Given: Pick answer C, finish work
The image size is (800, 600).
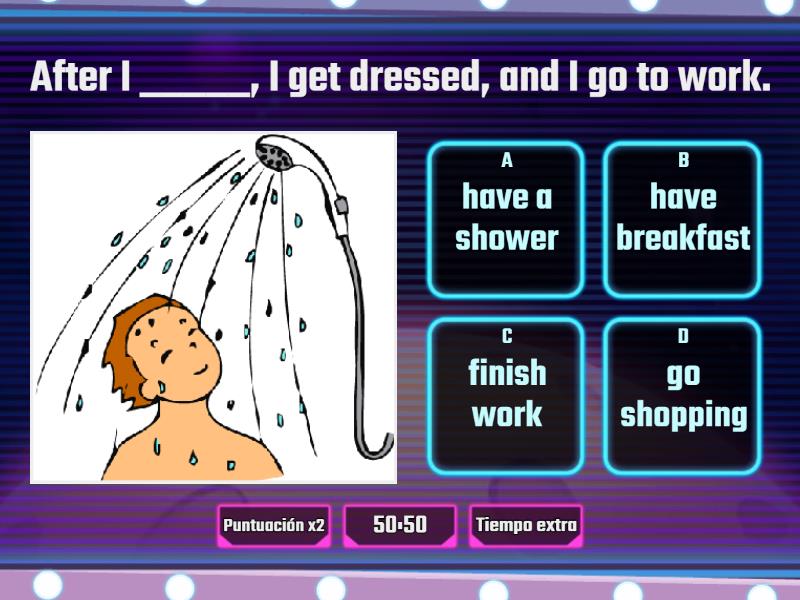Looking at the screenshot, I should pyautogui.click(x=506, y=396).
